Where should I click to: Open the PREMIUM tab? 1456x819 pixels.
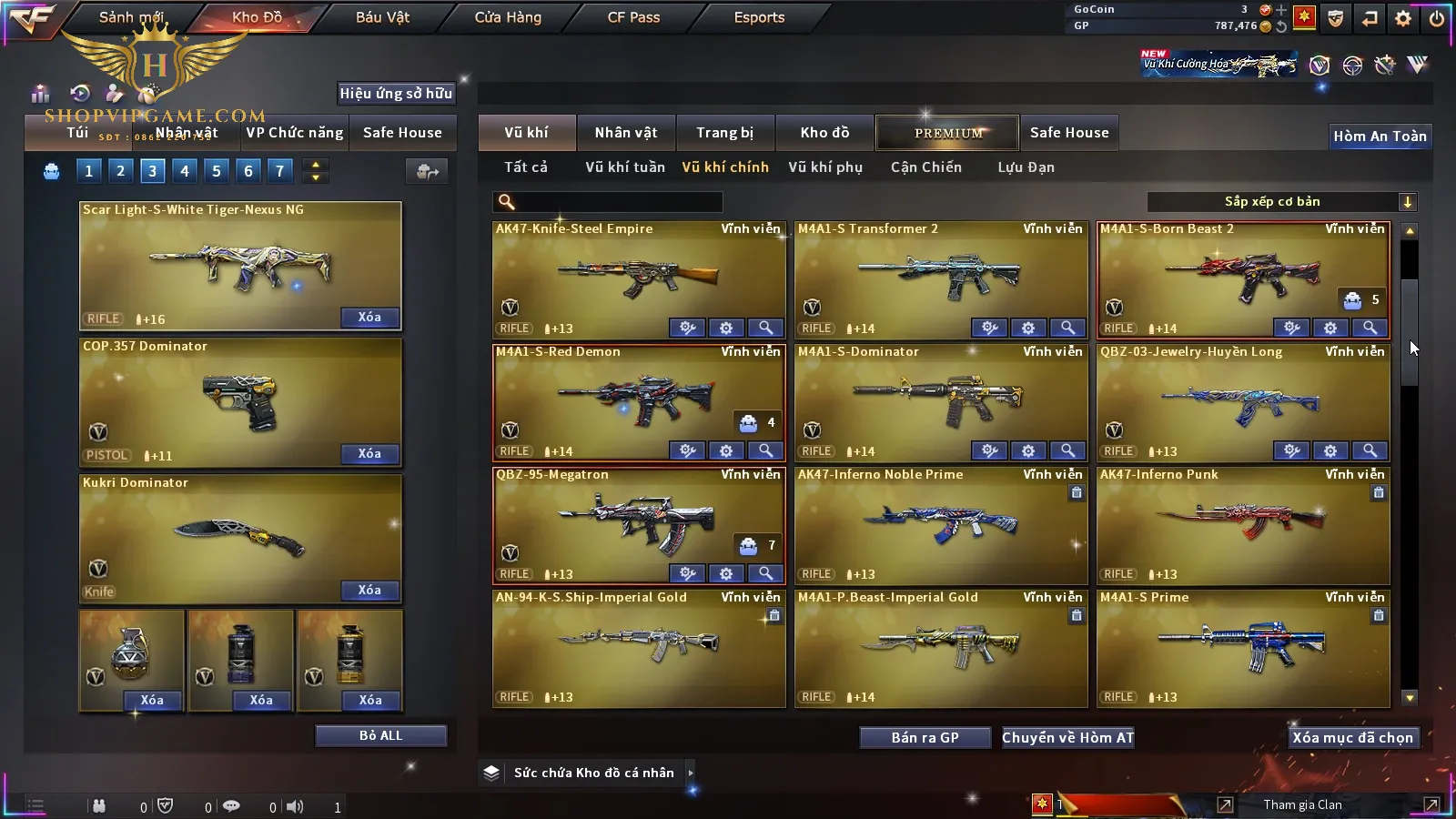(947, 133)
